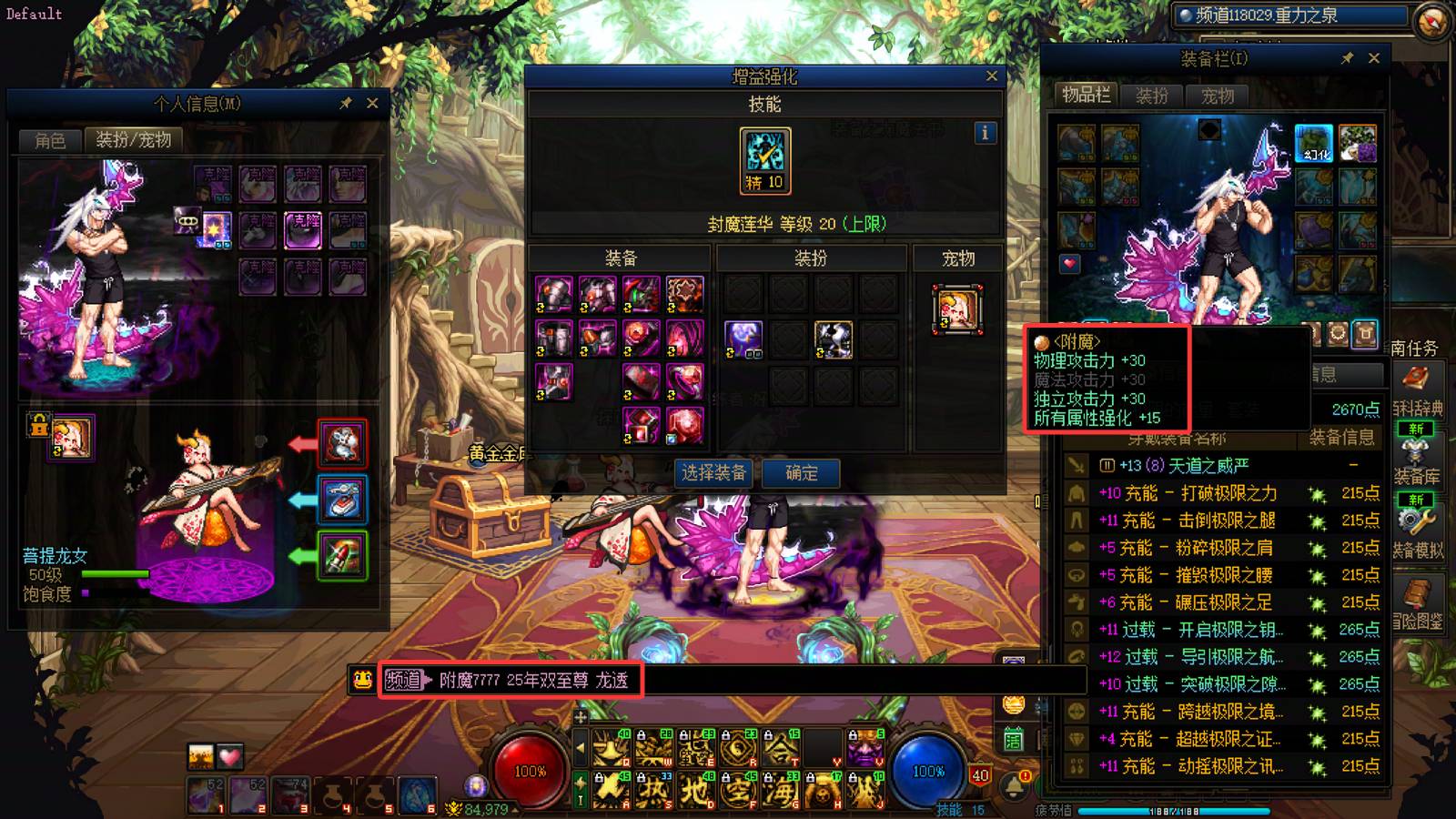Close the 装备栏 inventory window
Screen dimensions: 1456x819
tap(1374, 58)
